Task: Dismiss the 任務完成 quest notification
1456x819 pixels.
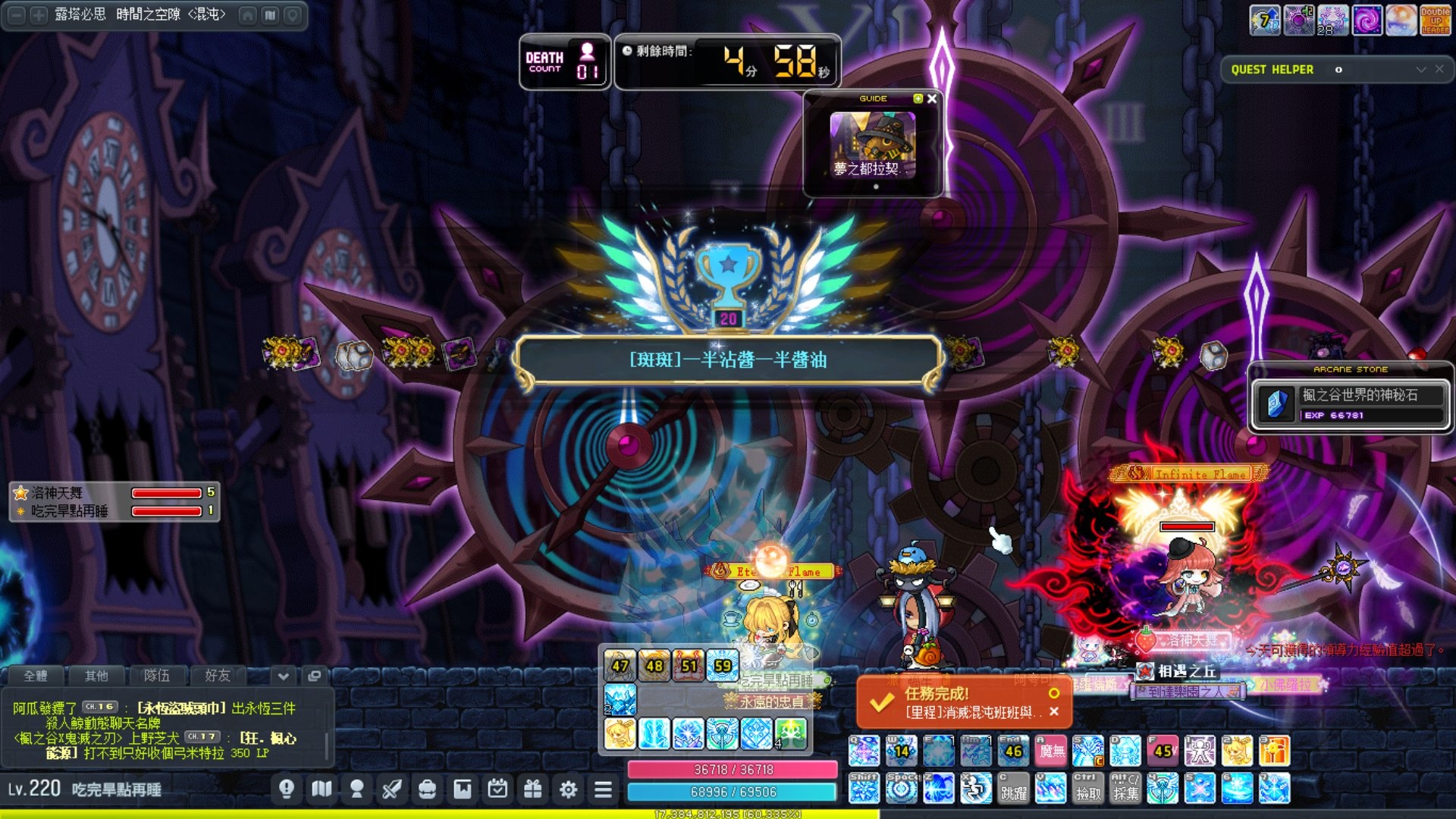Action: [x=1053, y=711]
